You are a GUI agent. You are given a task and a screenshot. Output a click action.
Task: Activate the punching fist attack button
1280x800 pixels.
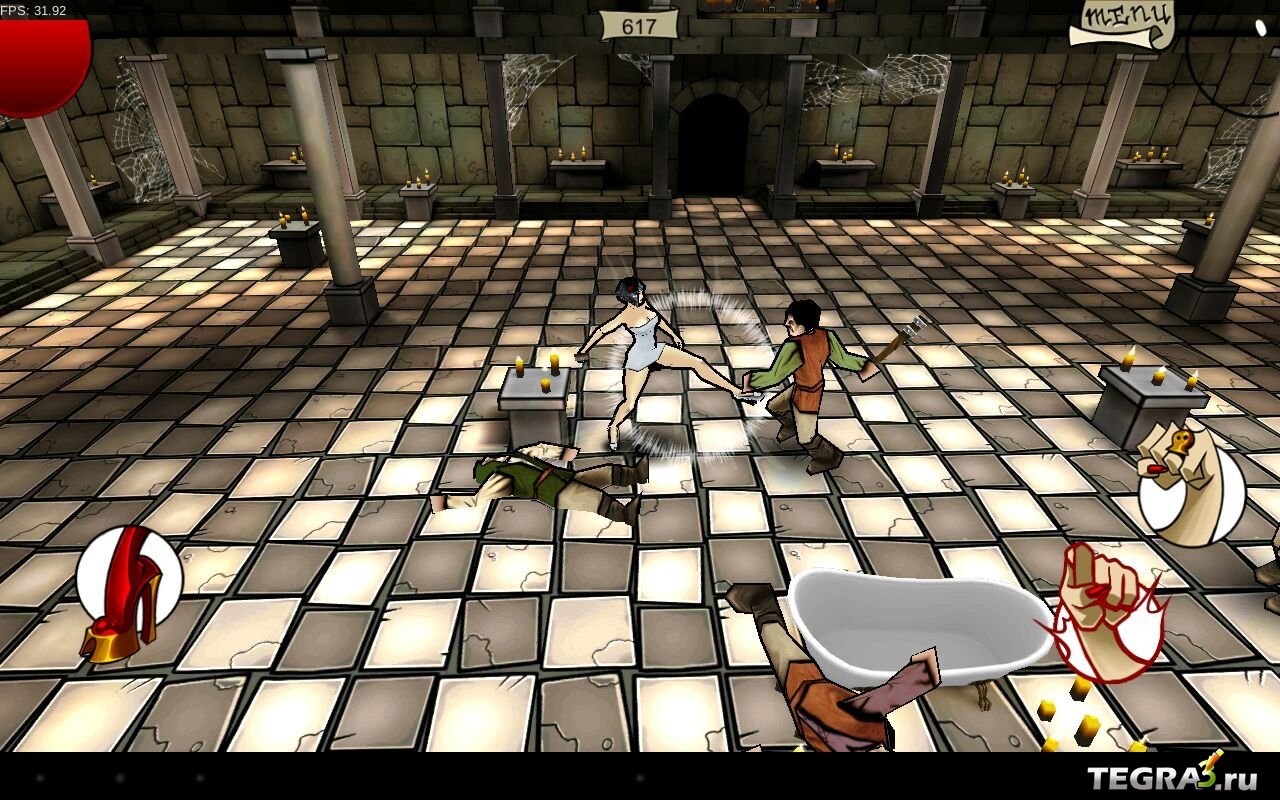point(1105,610)
